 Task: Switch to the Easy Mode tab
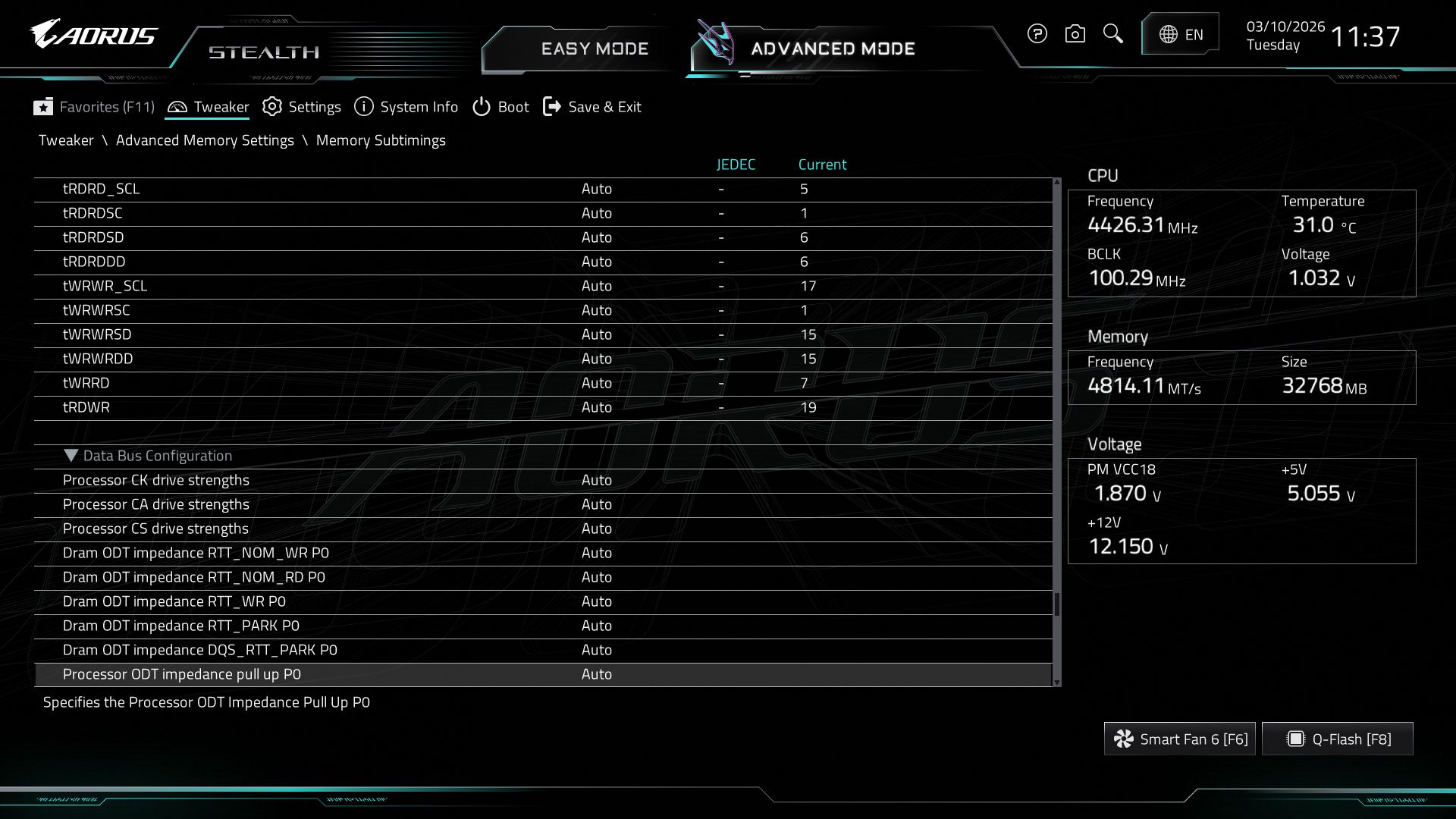[595, 49]
